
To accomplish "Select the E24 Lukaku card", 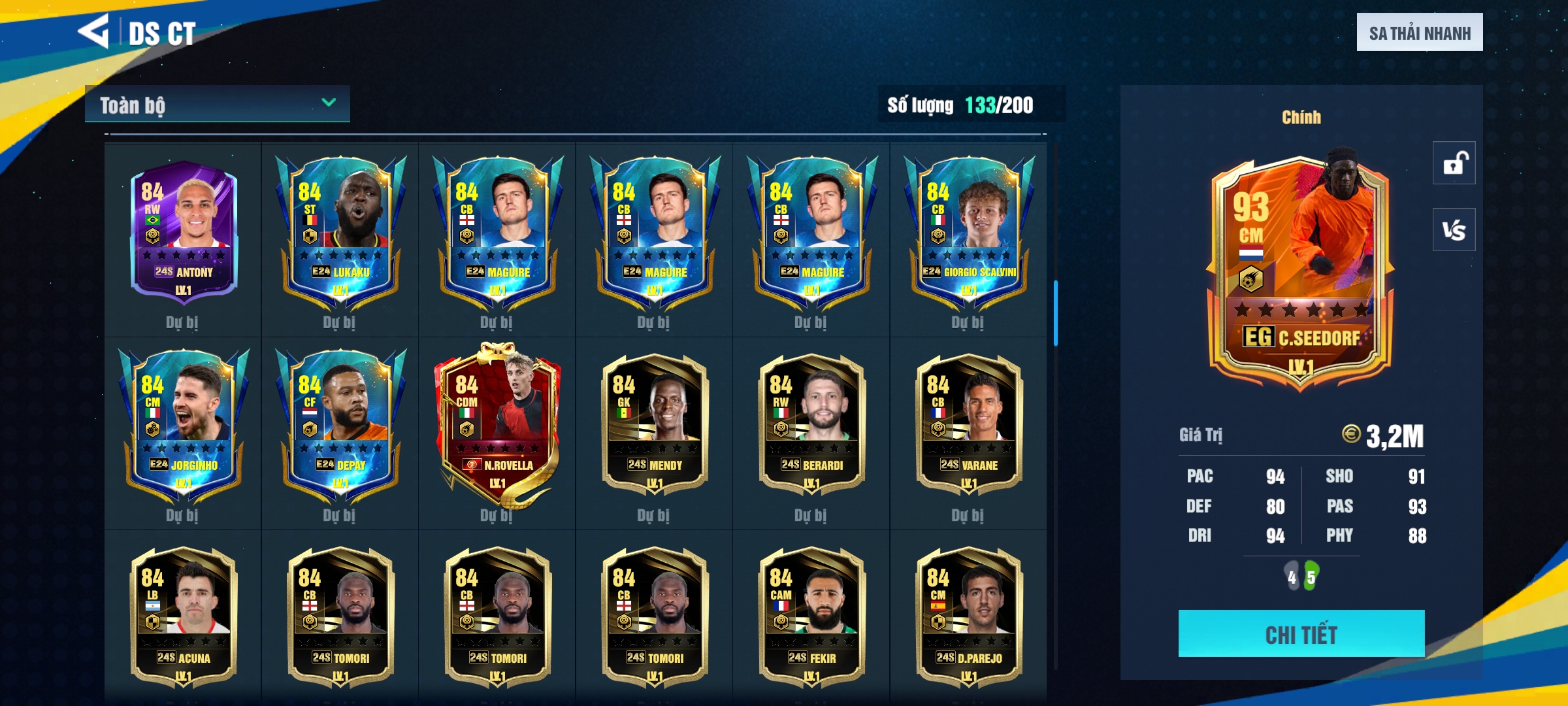I will pos(340,232).
